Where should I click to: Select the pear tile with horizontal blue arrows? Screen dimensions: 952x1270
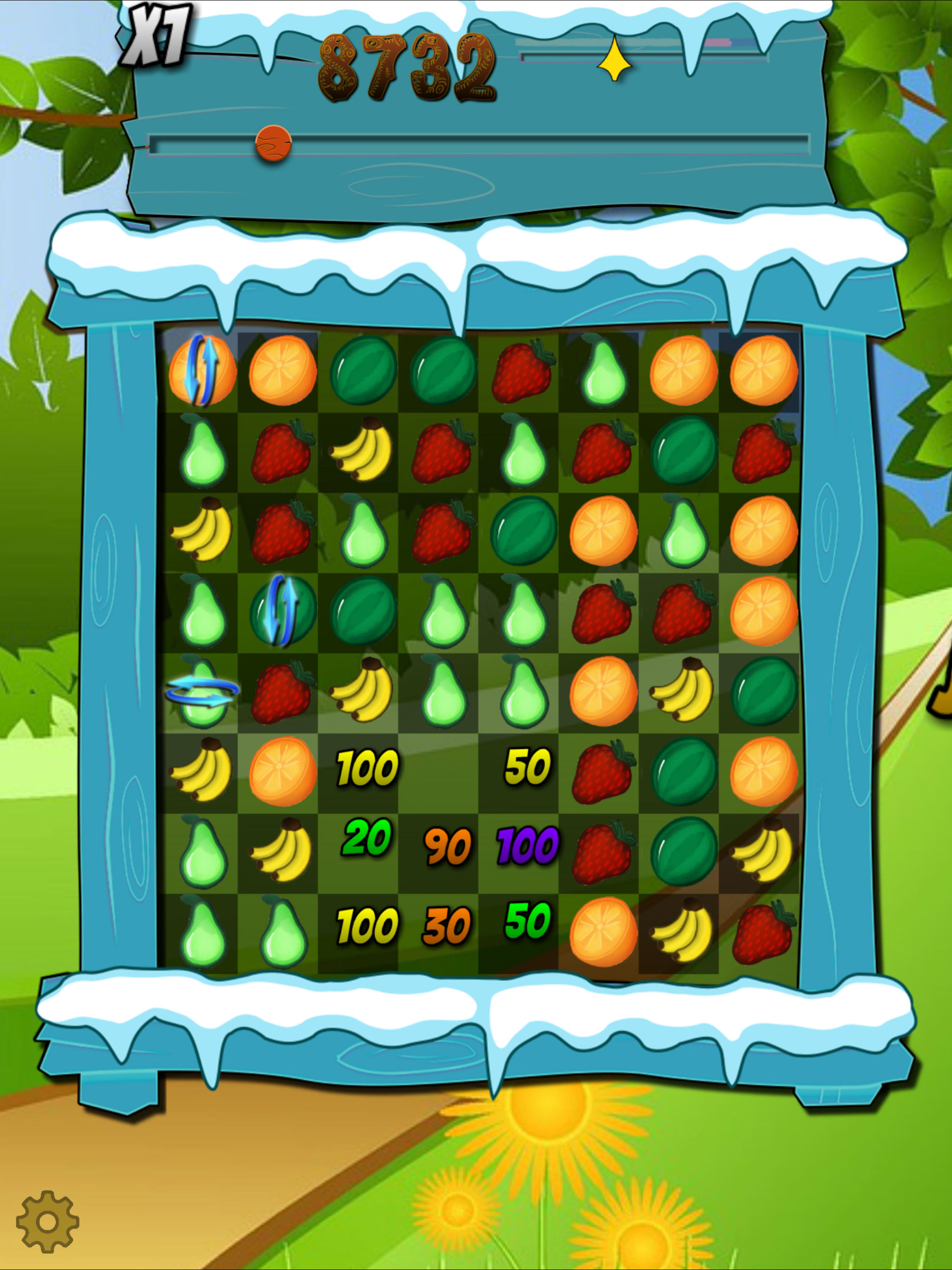[x=202, y=693]
